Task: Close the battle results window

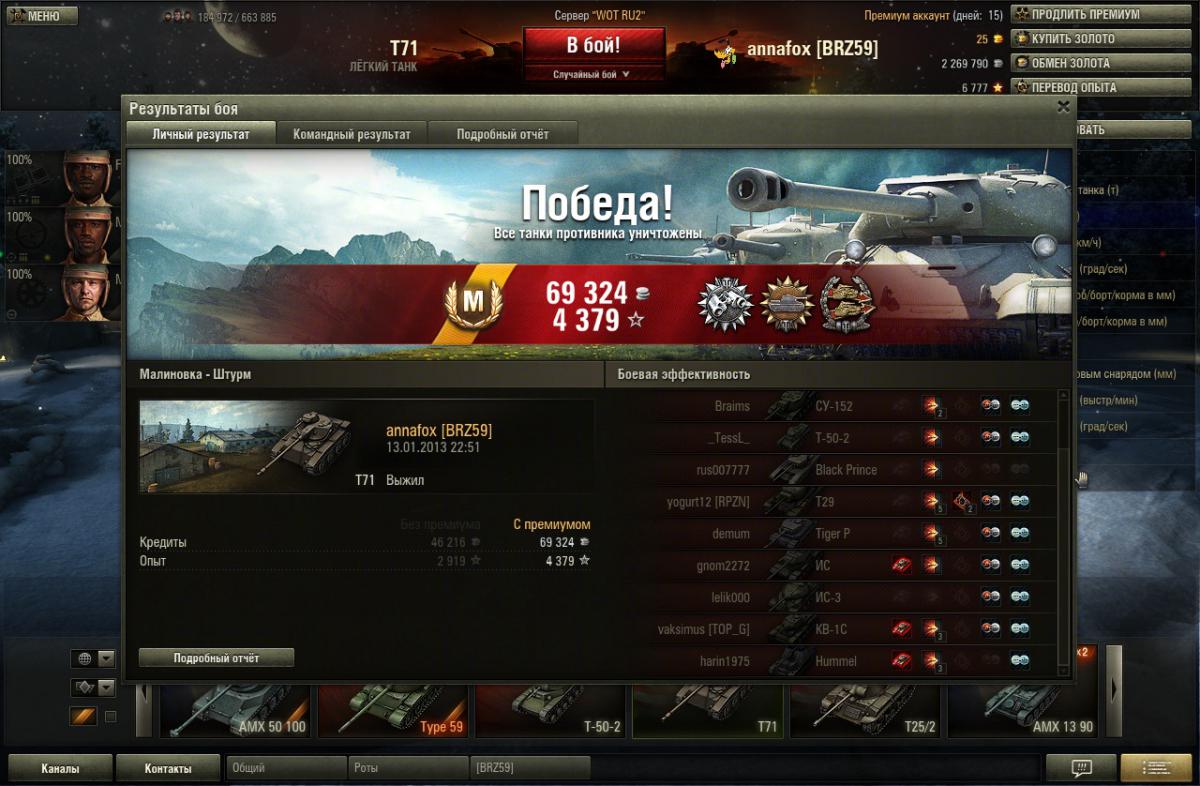Action: pyautogui.click(x=1063, y=107)
